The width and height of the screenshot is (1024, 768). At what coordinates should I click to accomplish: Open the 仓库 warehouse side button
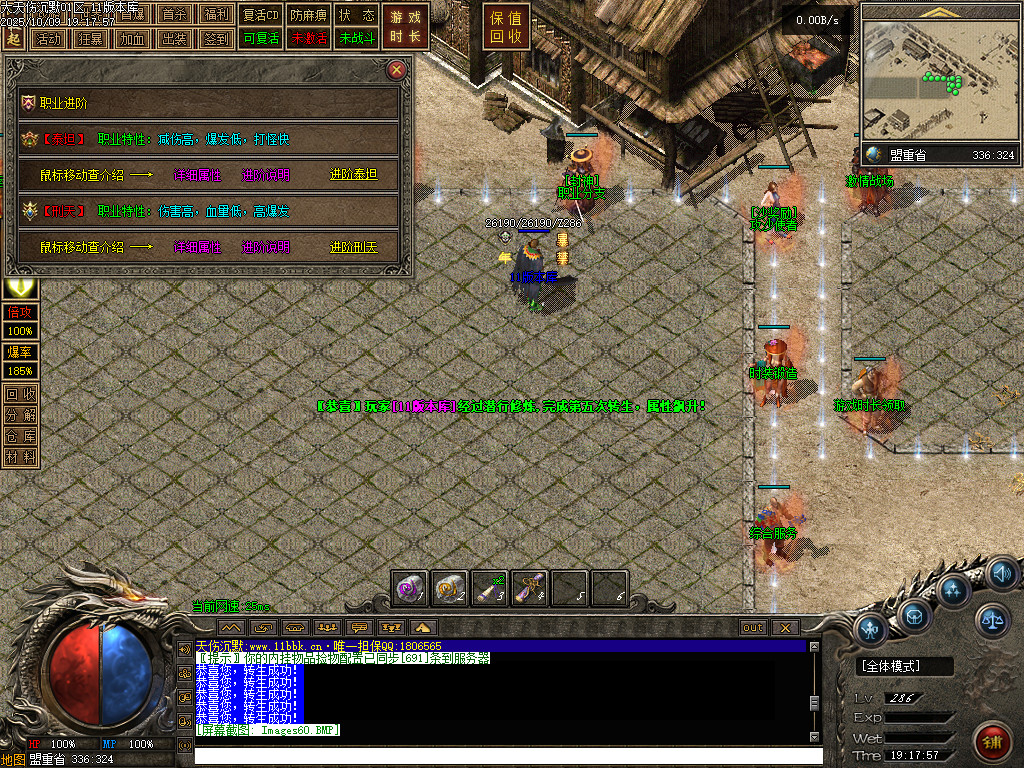point(20,436)
